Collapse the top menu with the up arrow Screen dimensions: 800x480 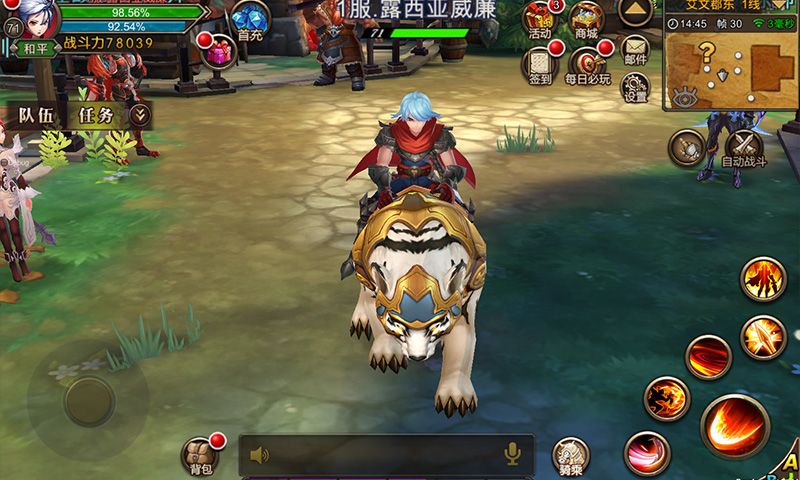[636, 13]
